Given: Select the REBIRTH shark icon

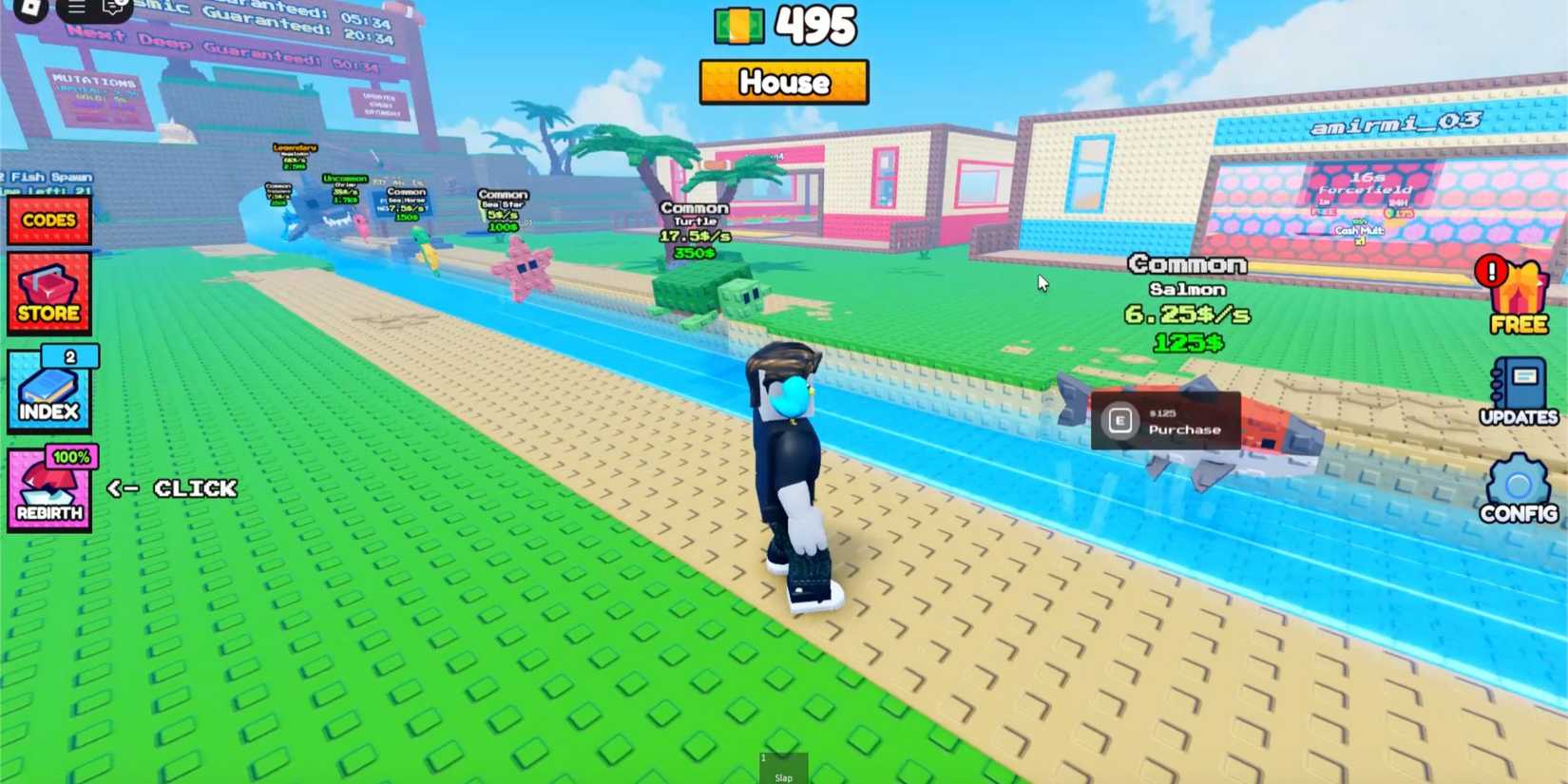Looking at the screenshot, I should [48, 490].
